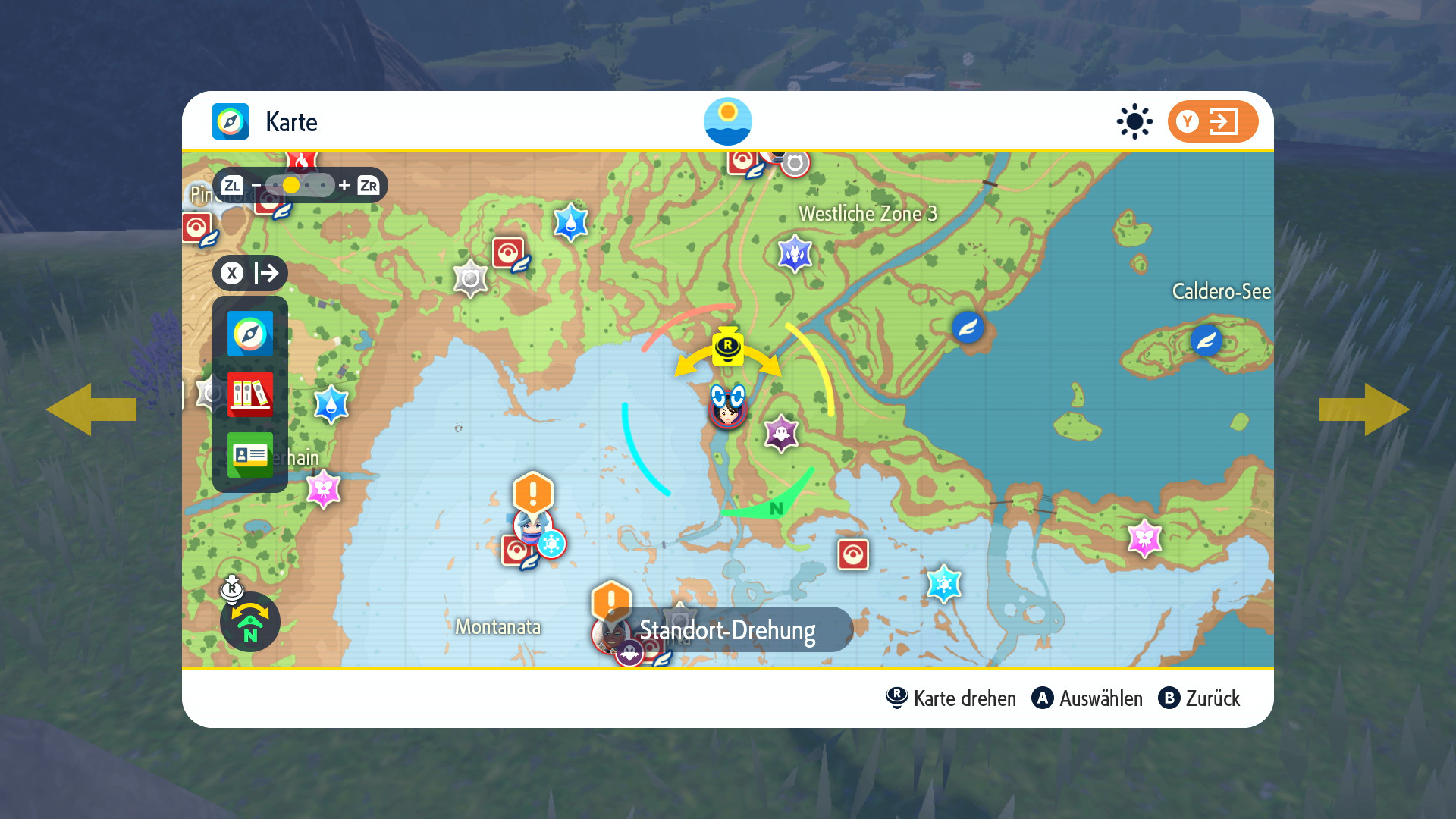The width and height of the screenshot is (1456, 819).
Task: Click the orange exit map button
Action: coord(1212,121)
